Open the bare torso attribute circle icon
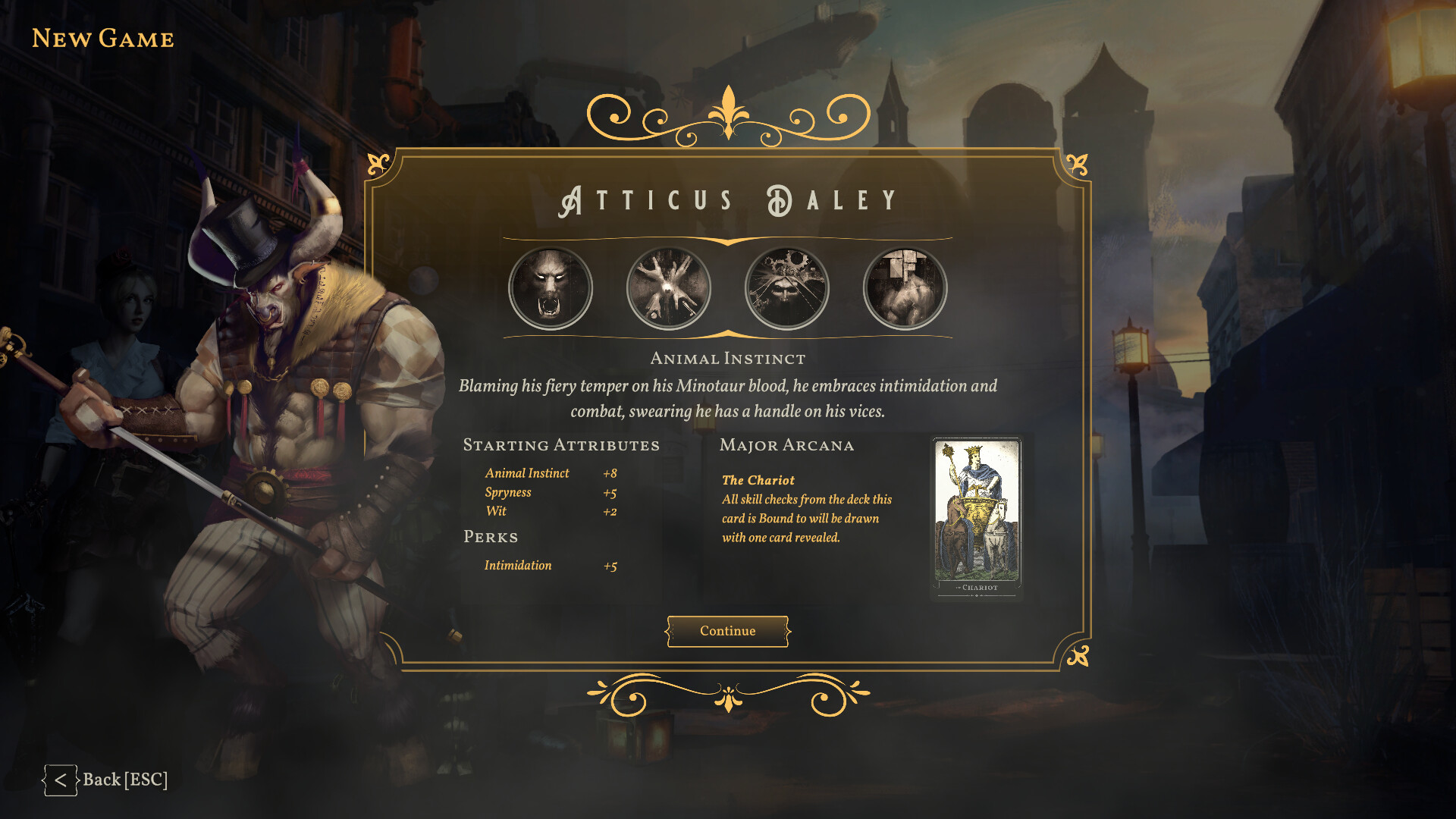The image size is (1456, 819). [x=905, y=288]
